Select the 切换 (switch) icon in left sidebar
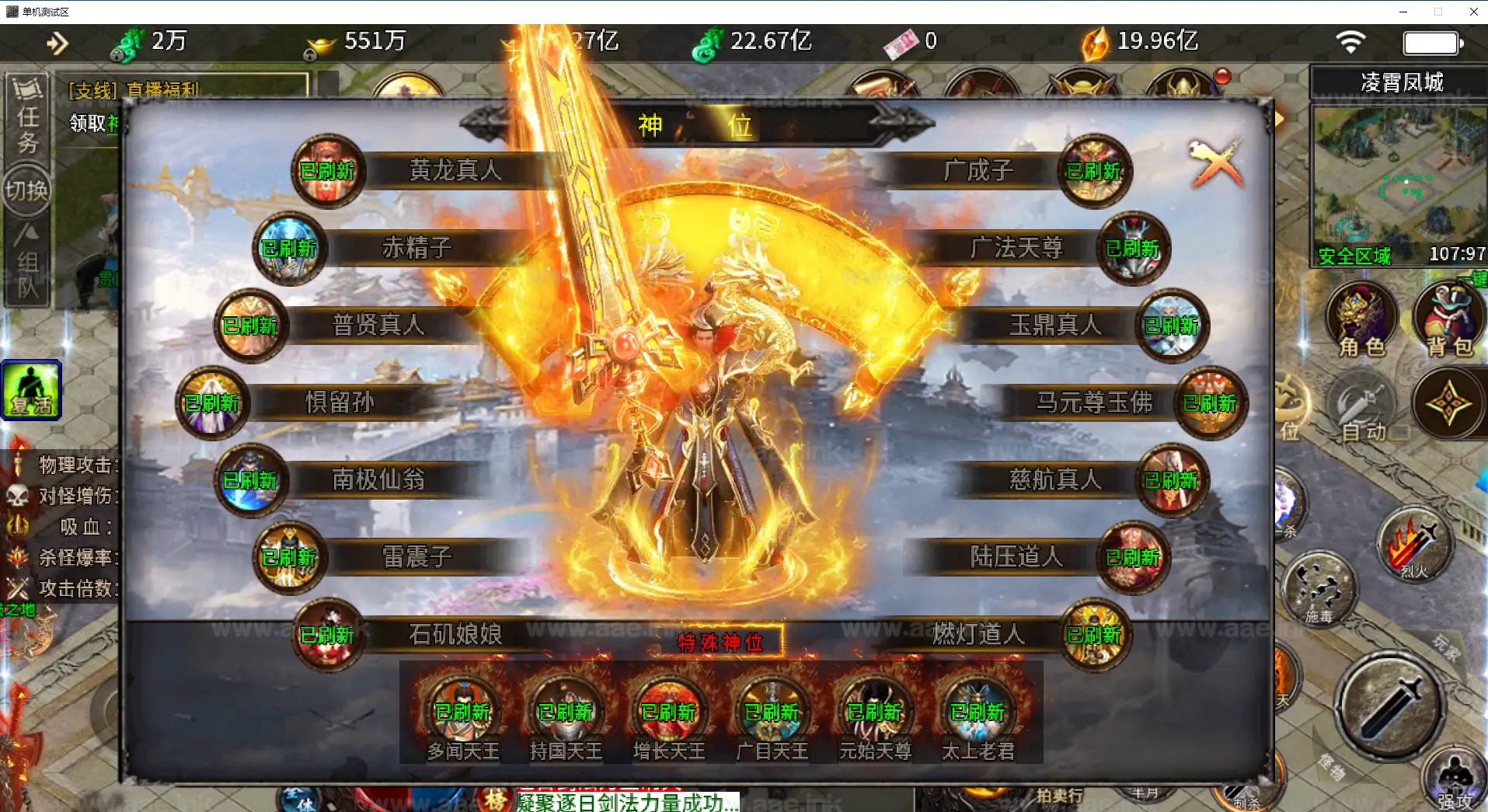Image resolution: width=1488 pixels, height=812 pixels. [26, 189]
